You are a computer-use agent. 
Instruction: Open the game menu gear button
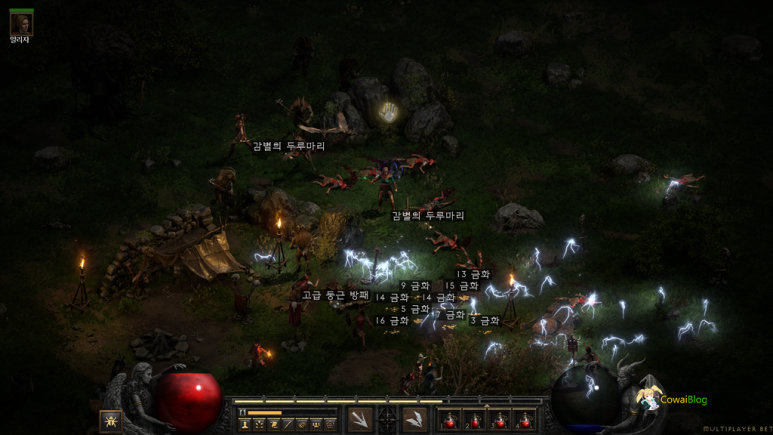[x=330, y=424]
